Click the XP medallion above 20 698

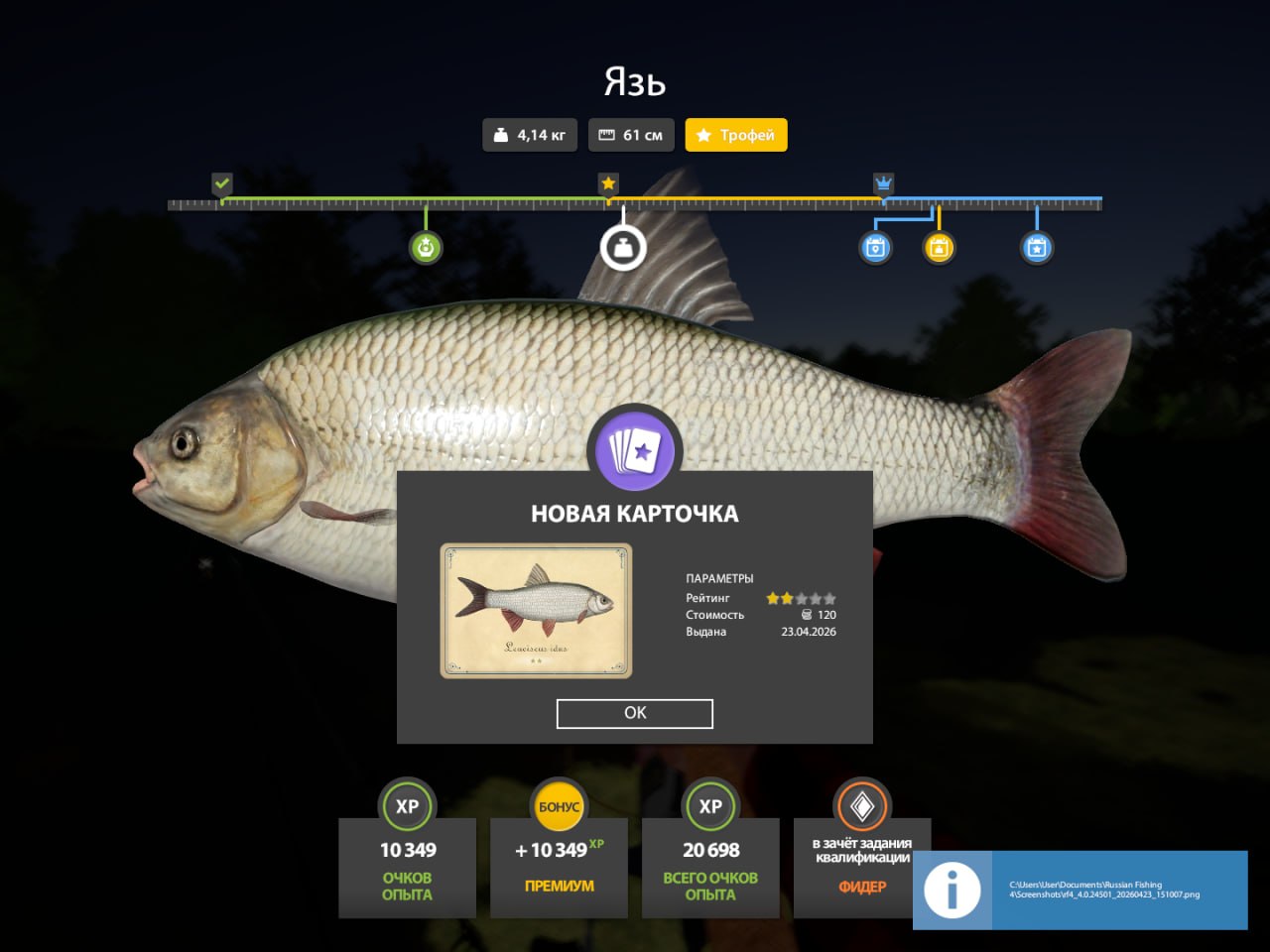point(710,806)
